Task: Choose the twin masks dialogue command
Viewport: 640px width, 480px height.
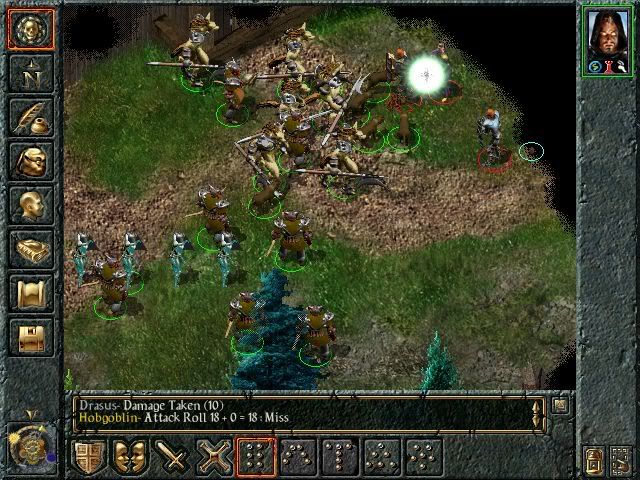Action: (129, 457)
